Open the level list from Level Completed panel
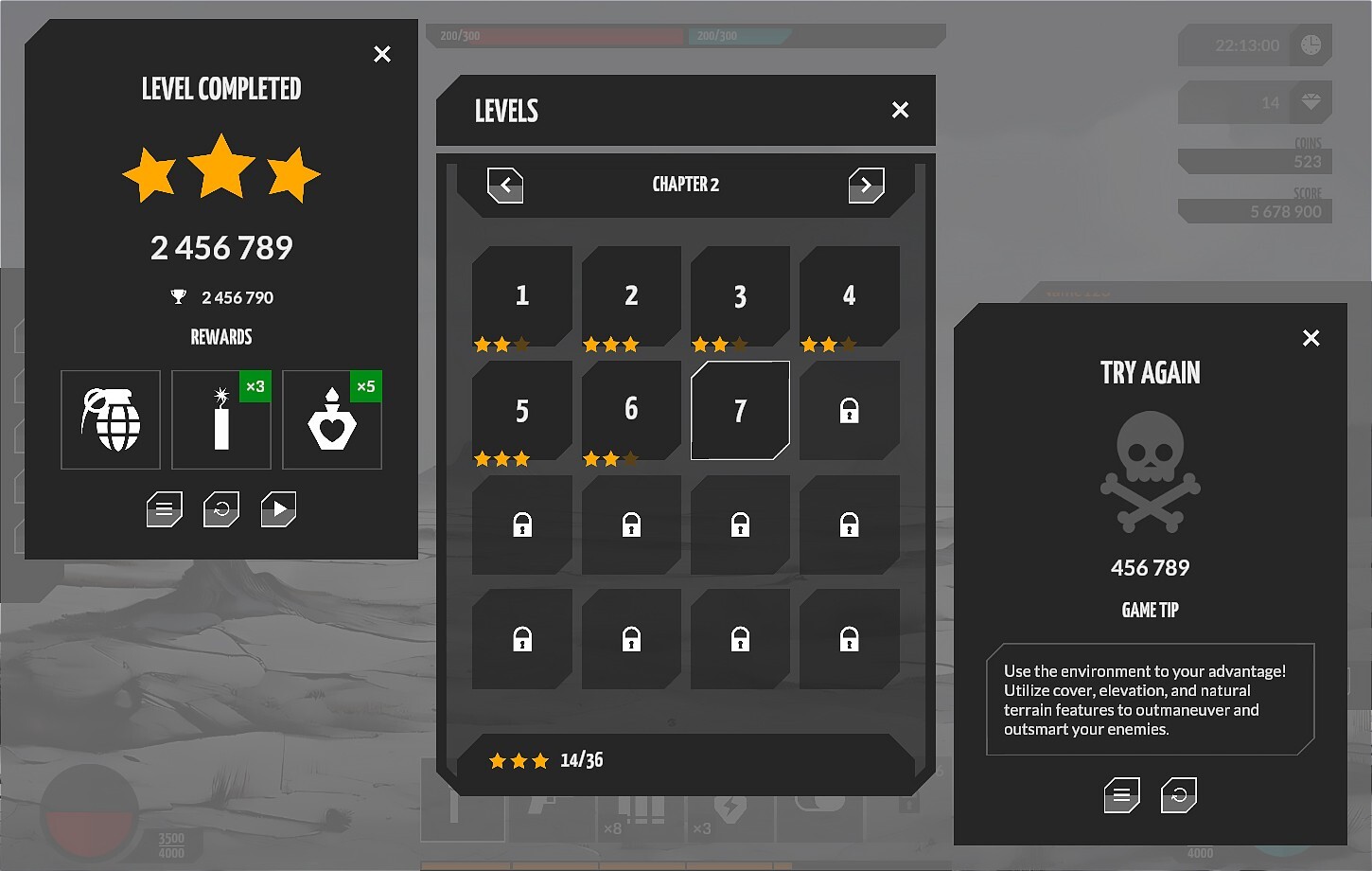Image resolution: width=1372 pixels, height=871 pixels. click(164, 508)
